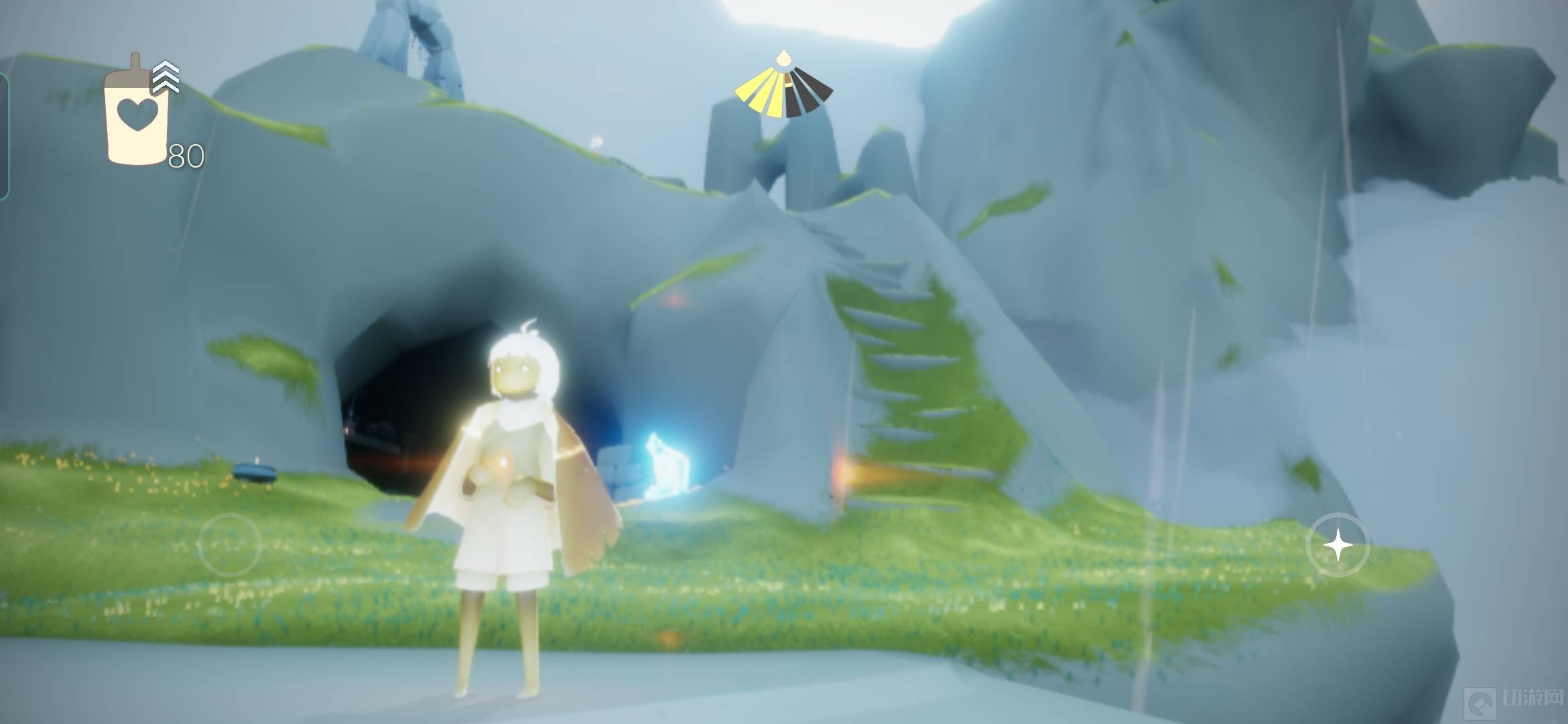Tap the virtual movement joystick circle

[x=229, y=544]
